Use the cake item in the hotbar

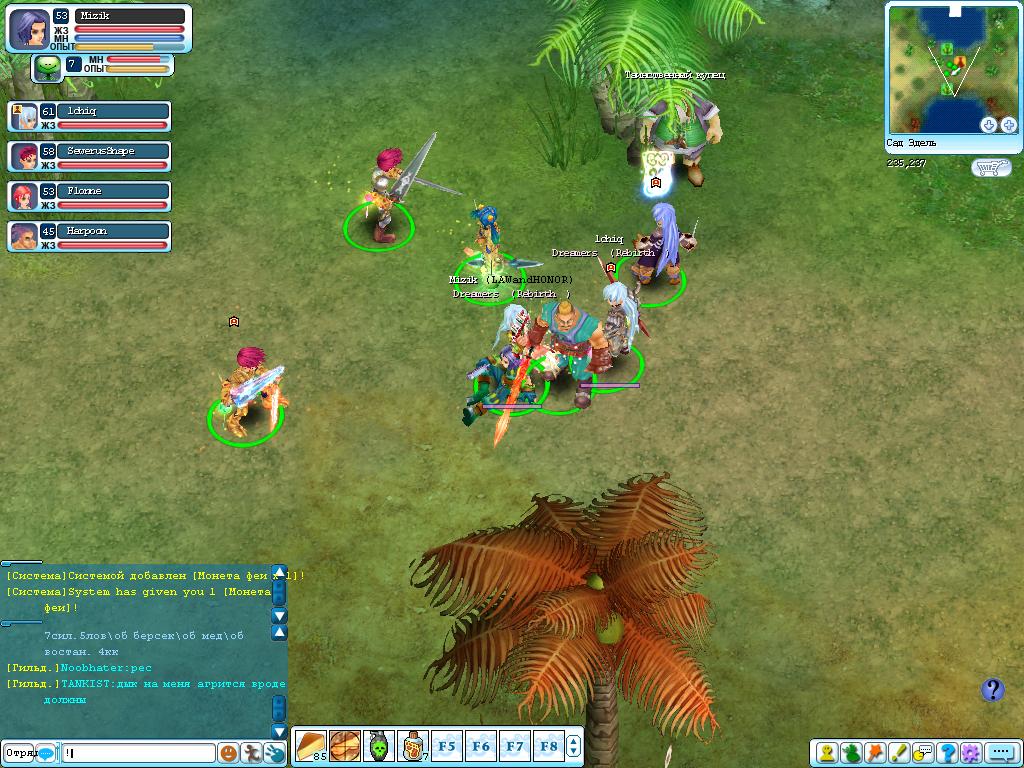[310, 746]
